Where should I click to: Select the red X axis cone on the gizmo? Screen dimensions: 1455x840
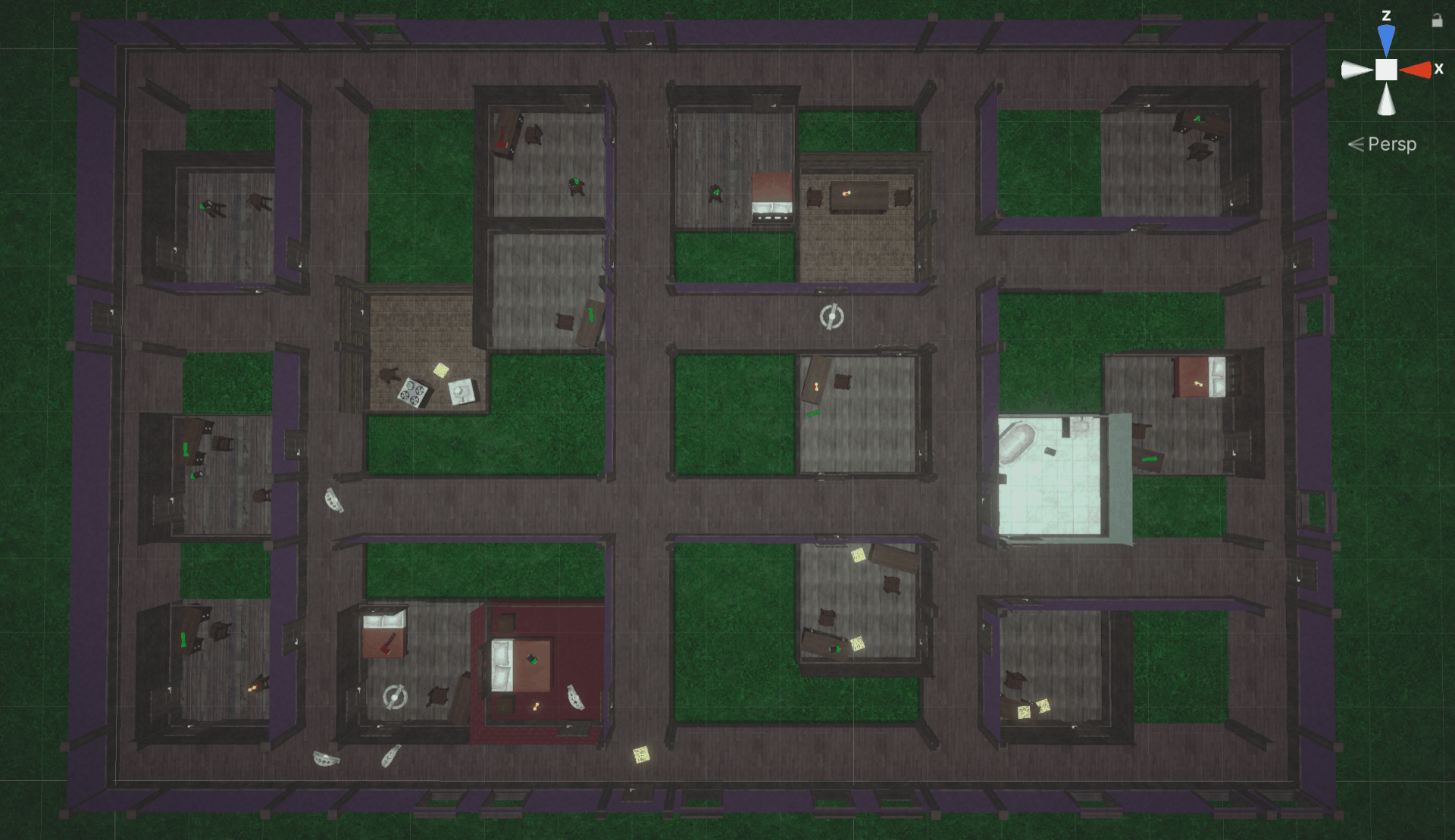pos(1417,69)
